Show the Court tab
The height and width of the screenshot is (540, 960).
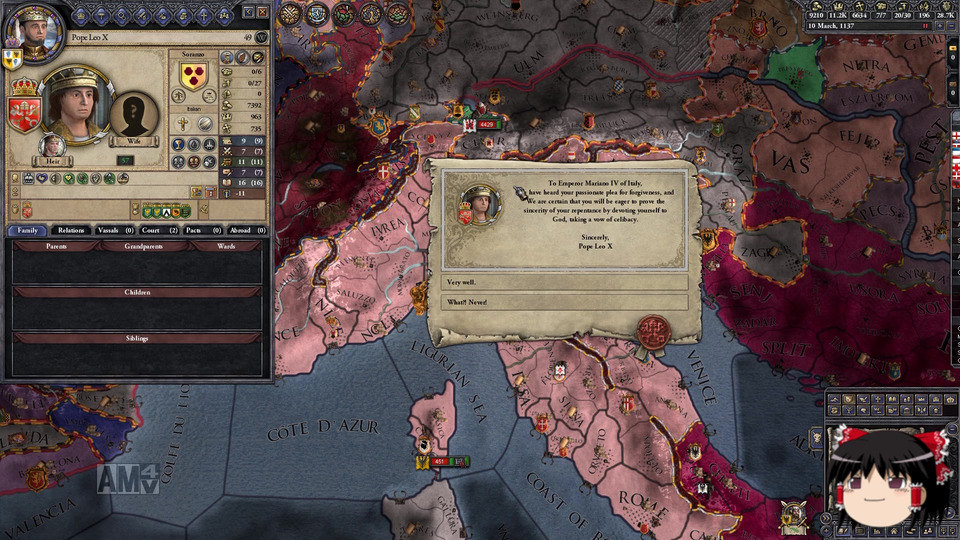pos(159,230)
